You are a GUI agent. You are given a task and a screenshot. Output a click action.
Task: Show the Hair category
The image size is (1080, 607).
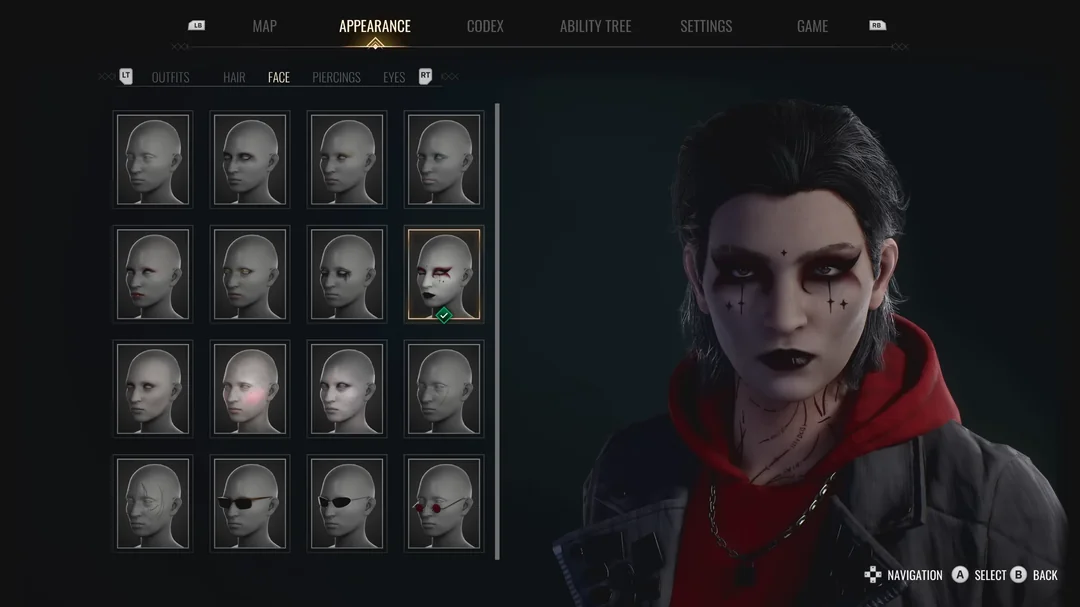234,78
